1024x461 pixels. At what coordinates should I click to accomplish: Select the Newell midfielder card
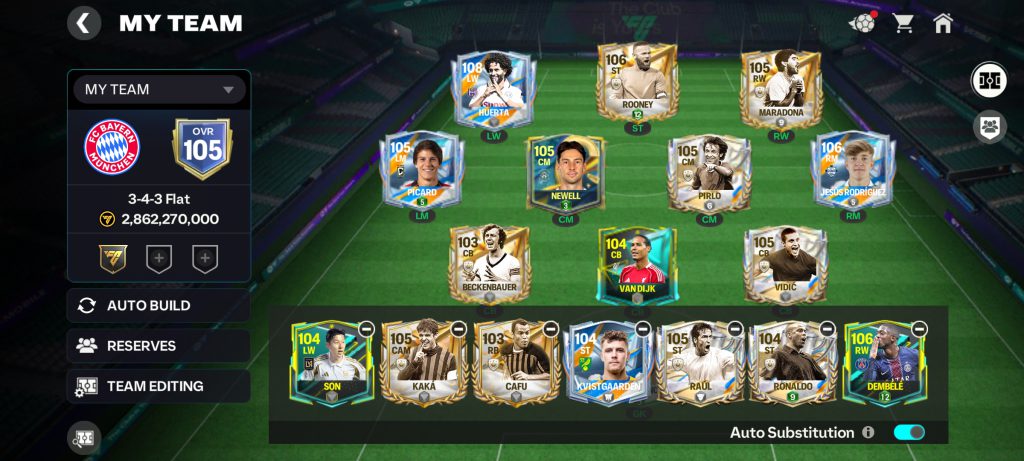(x=566, y=174)
